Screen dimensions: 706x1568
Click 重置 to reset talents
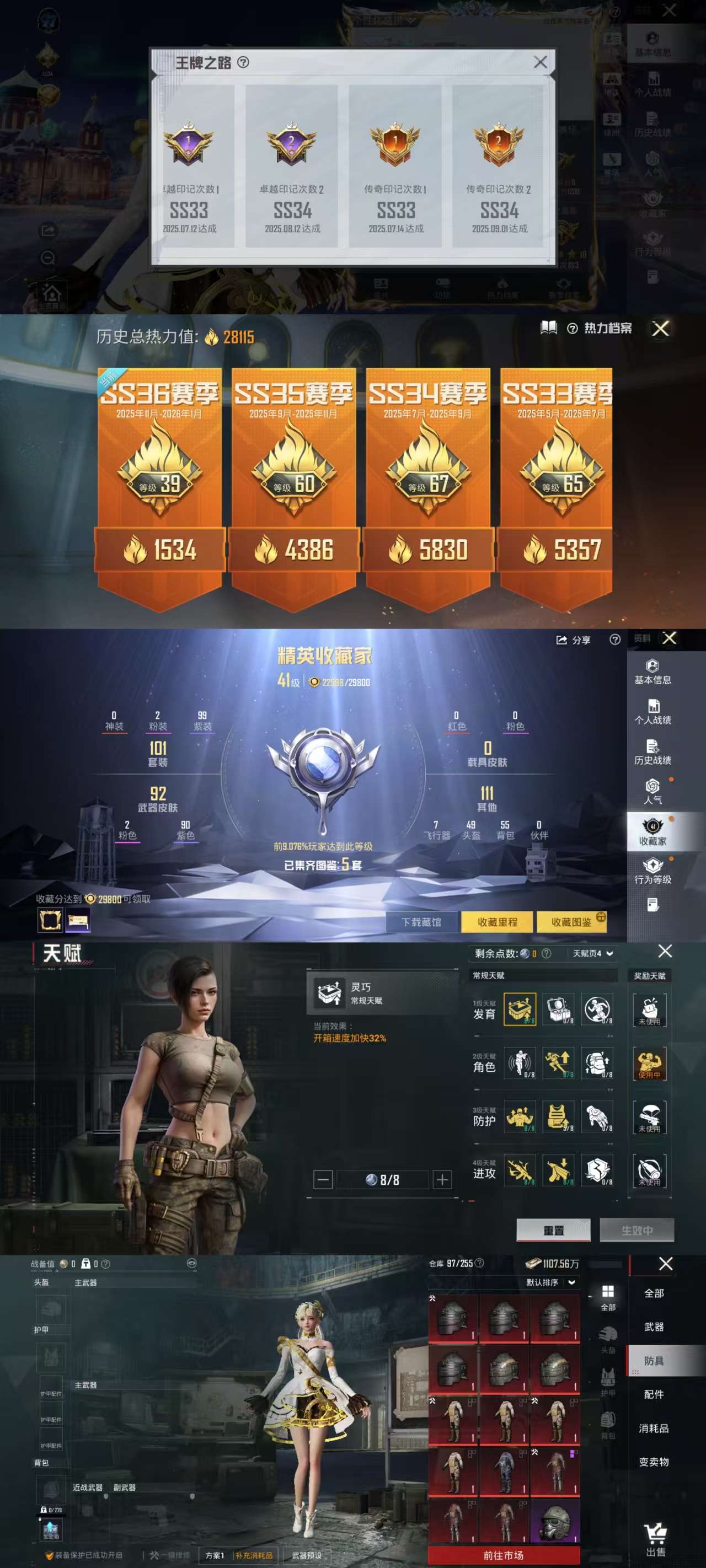click(x=553, y=1230)
